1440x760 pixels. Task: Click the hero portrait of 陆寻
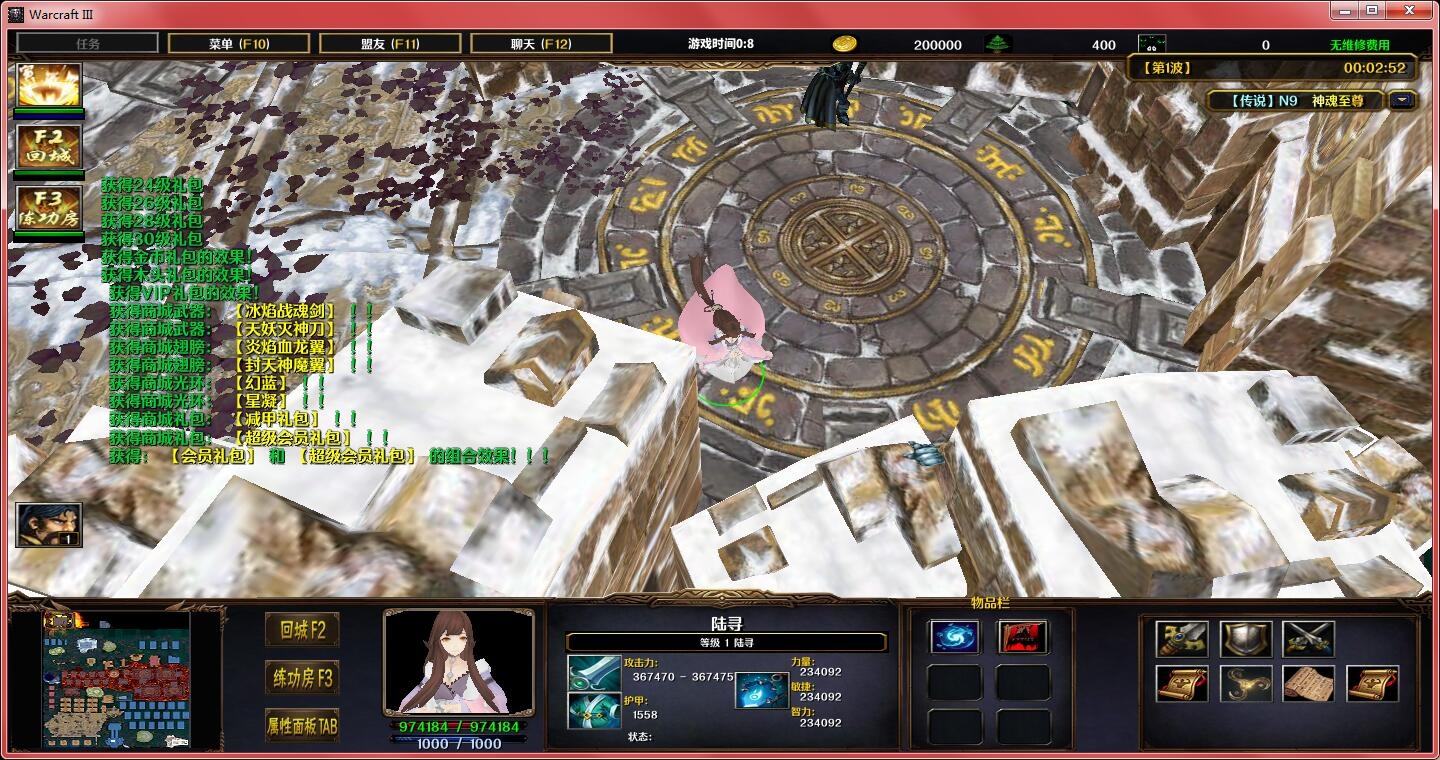[458, 662]
